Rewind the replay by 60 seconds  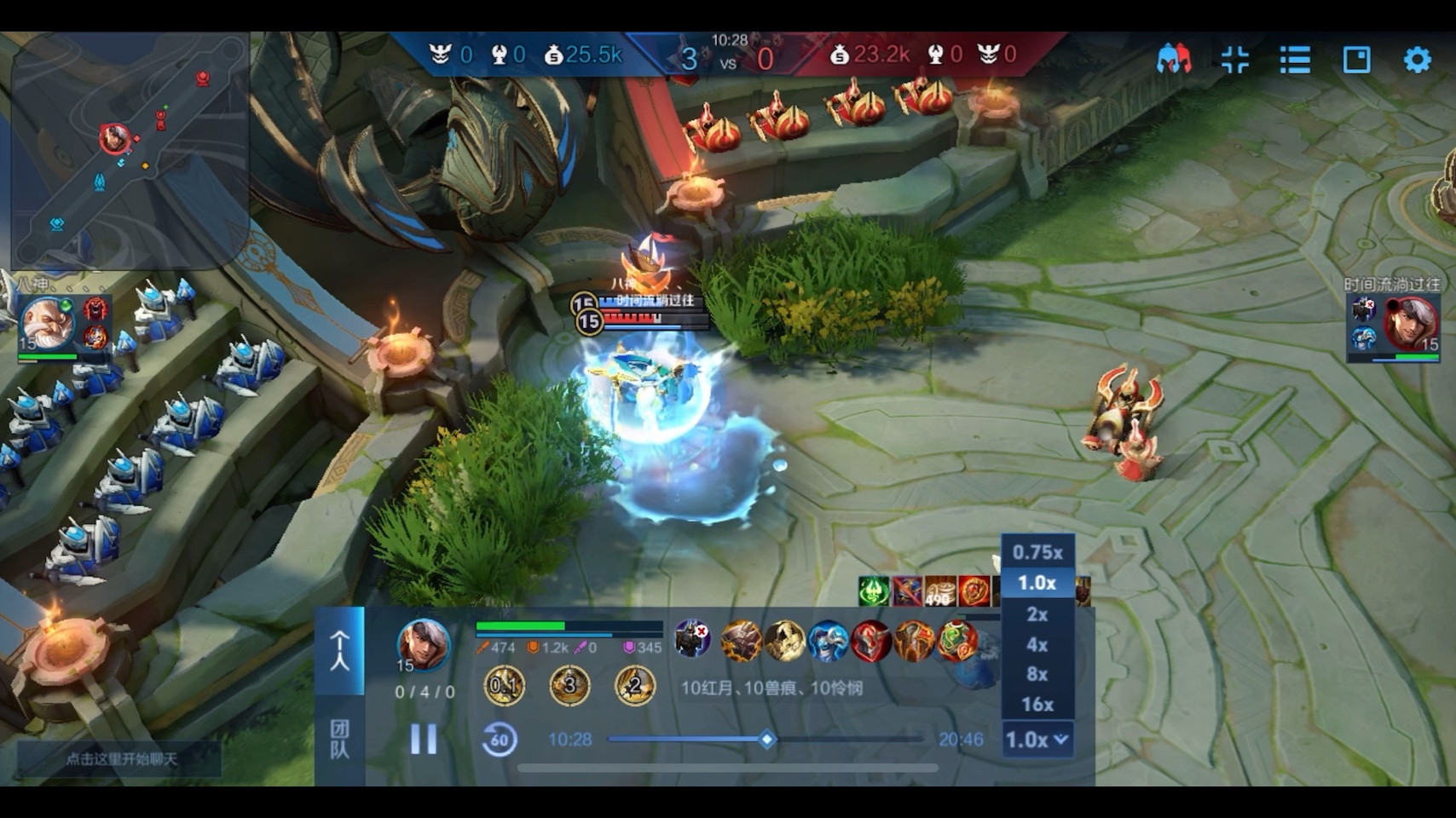[500, 740]
